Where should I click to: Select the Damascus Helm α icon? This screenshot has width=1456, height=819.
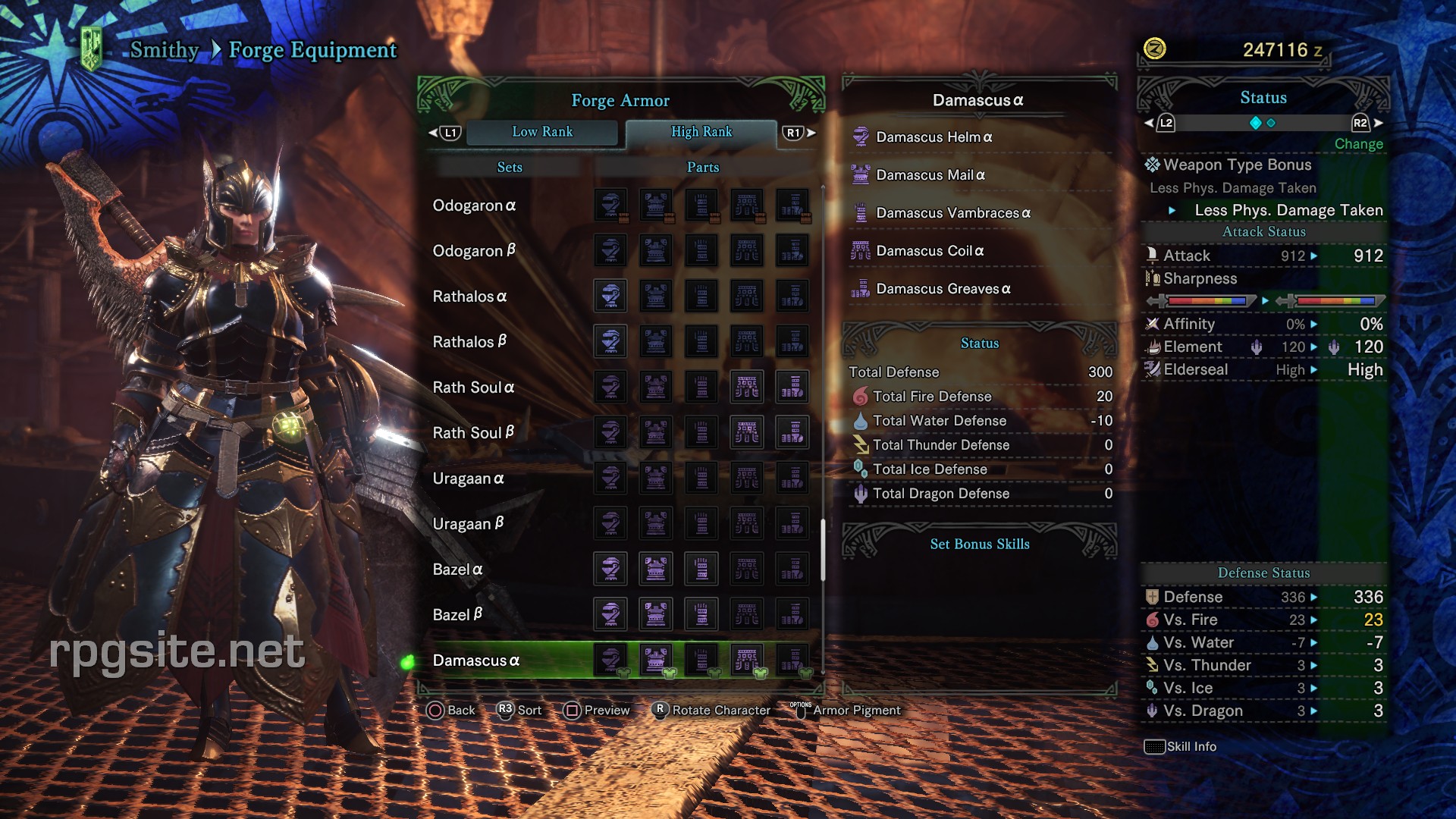click(861, 136)
